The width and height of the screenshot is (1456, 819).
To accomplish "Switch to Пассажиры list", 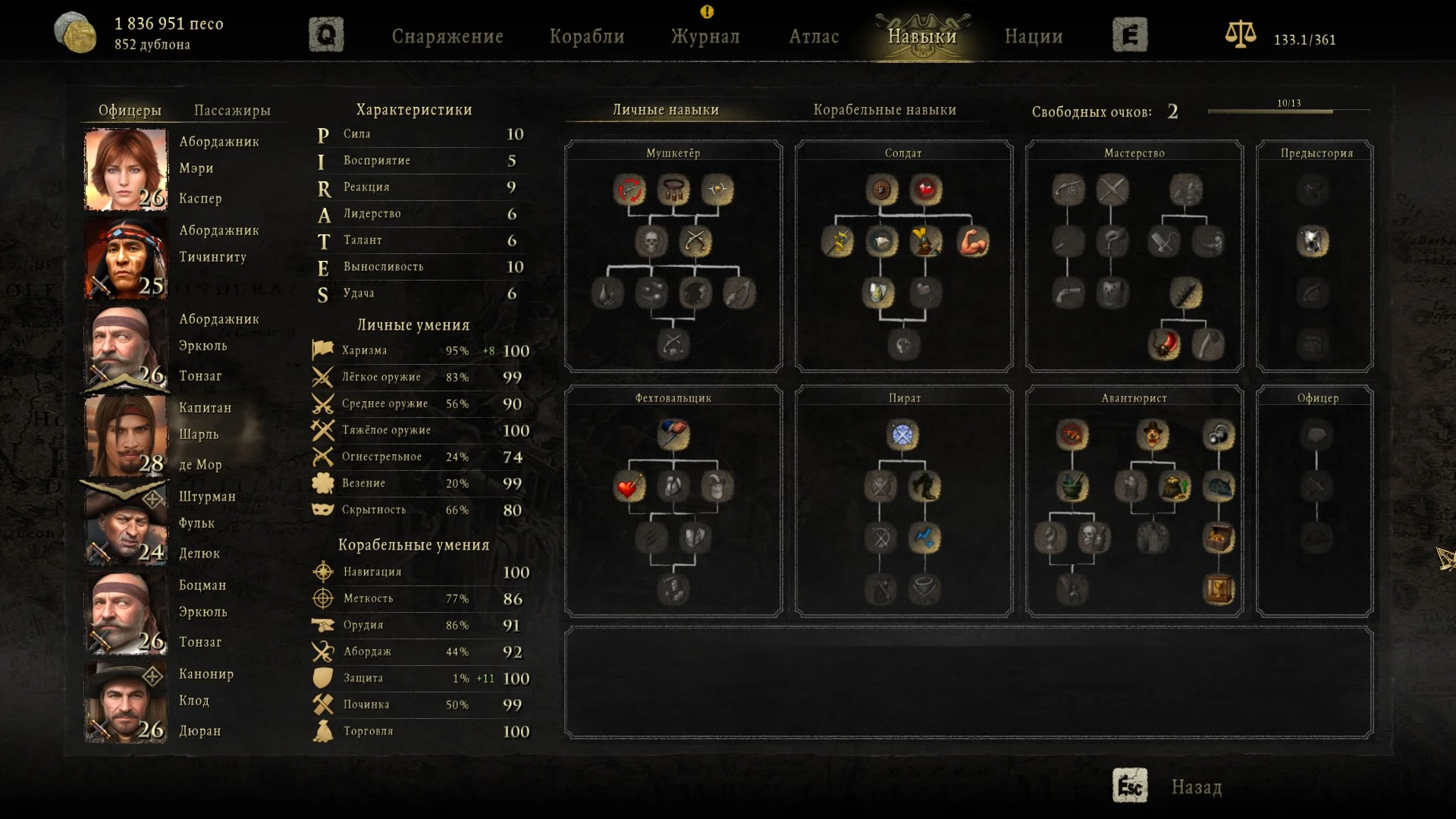I will [232, 111].
